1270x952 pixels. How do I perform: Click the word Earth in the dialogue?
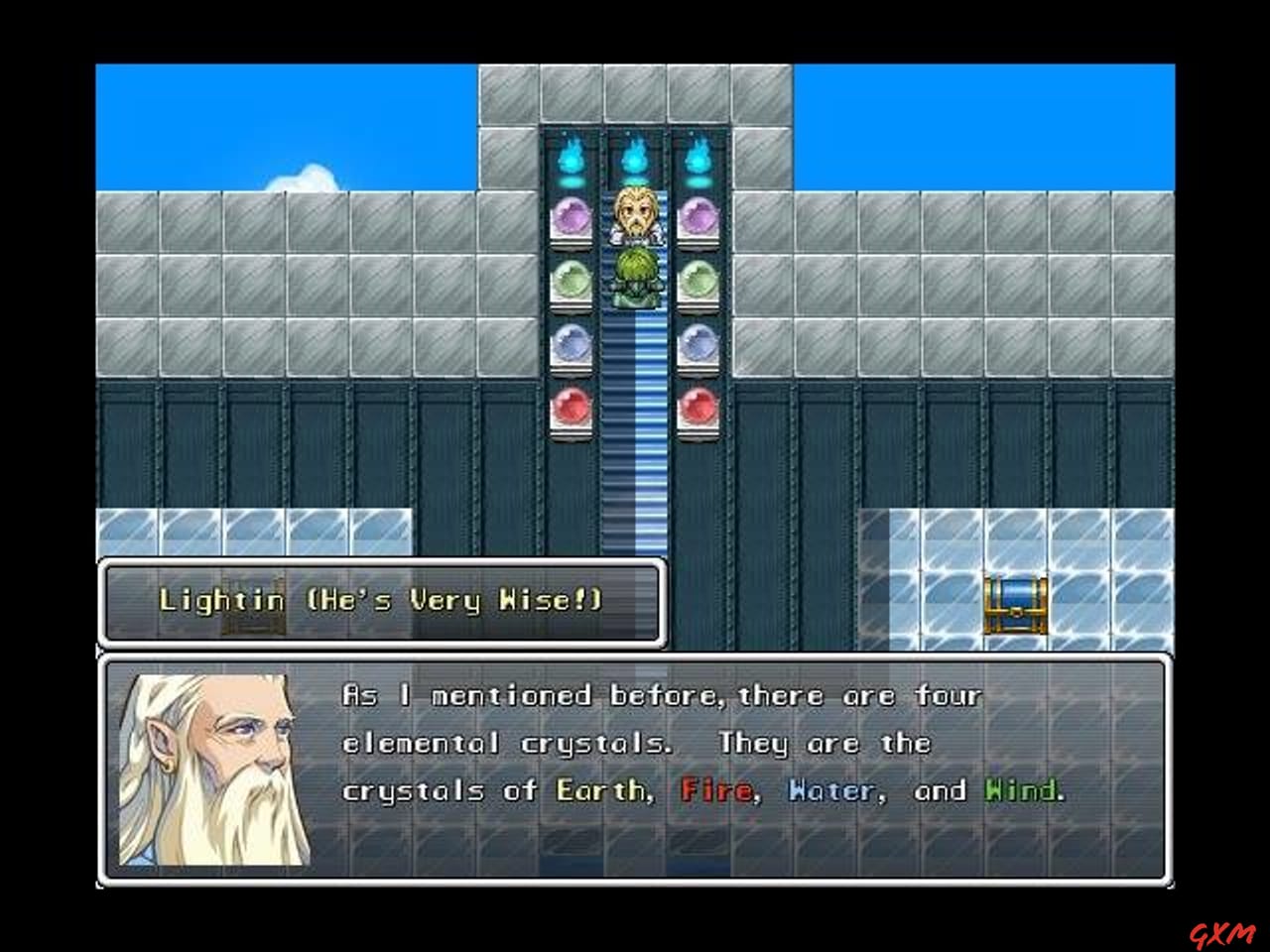(x=599, y=789)
